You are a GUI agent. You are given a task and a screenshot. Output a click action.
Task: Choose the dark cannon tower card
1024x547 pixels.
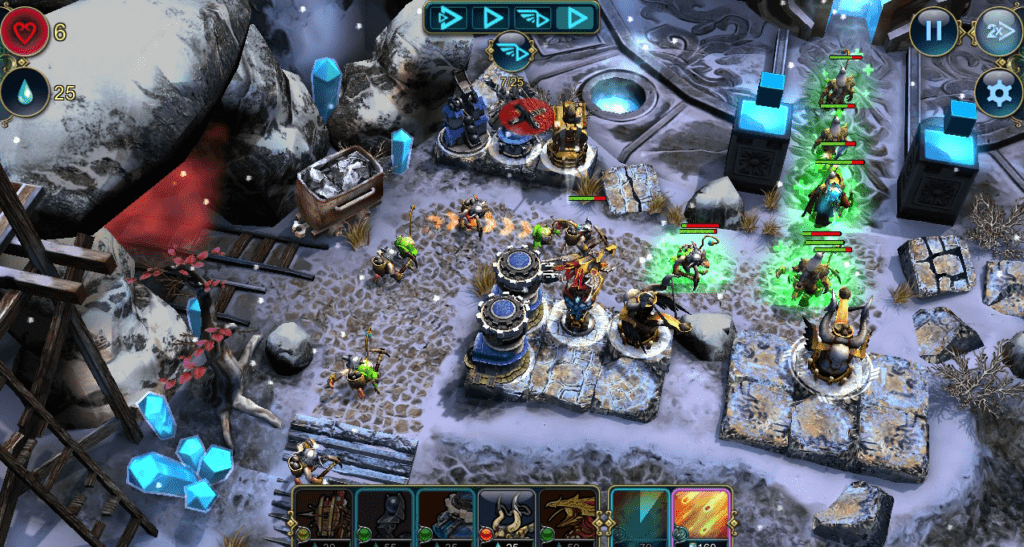coord(385,513)
